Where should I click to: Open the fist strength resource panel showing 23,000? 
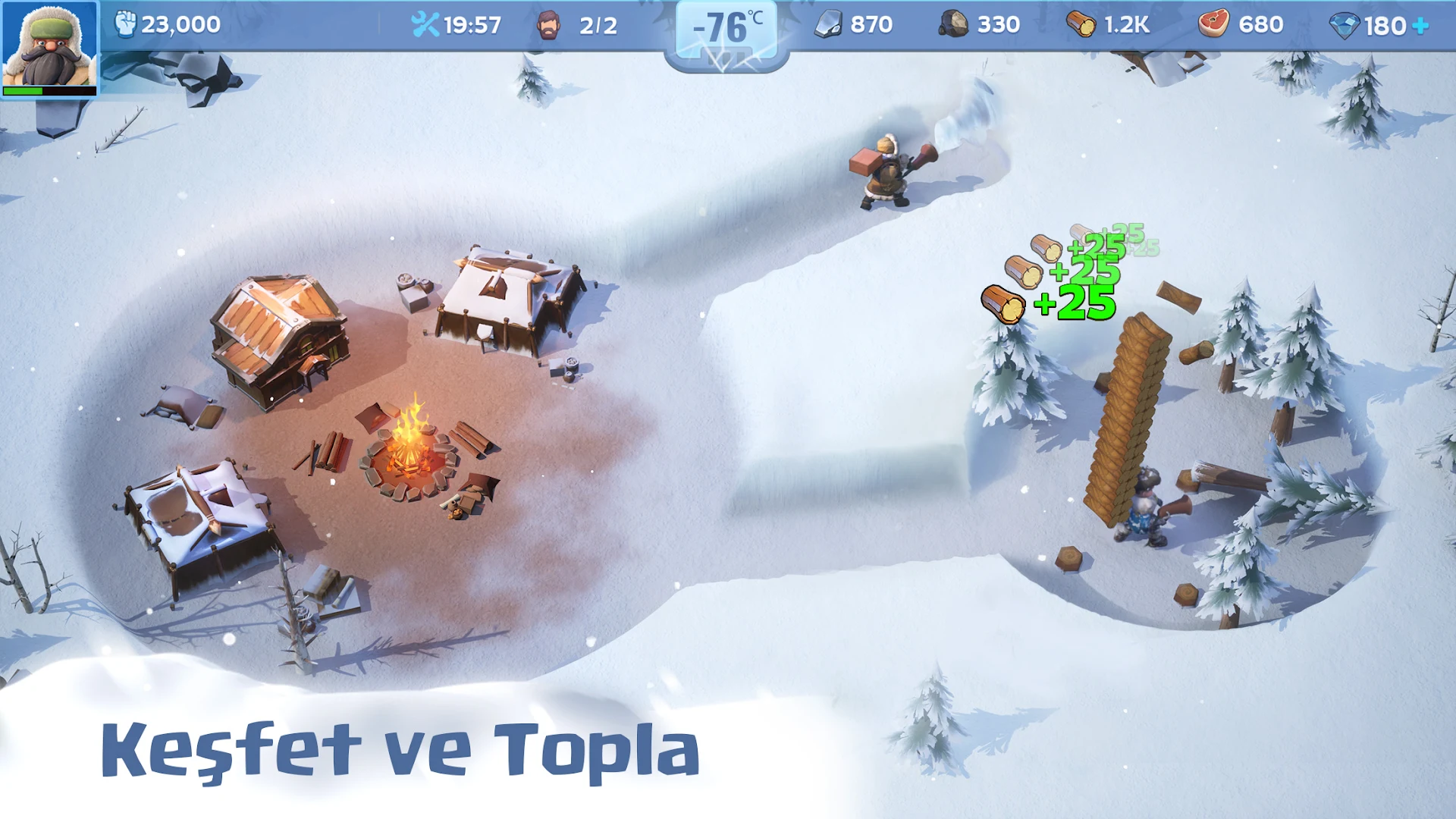[x=127, y=24]
